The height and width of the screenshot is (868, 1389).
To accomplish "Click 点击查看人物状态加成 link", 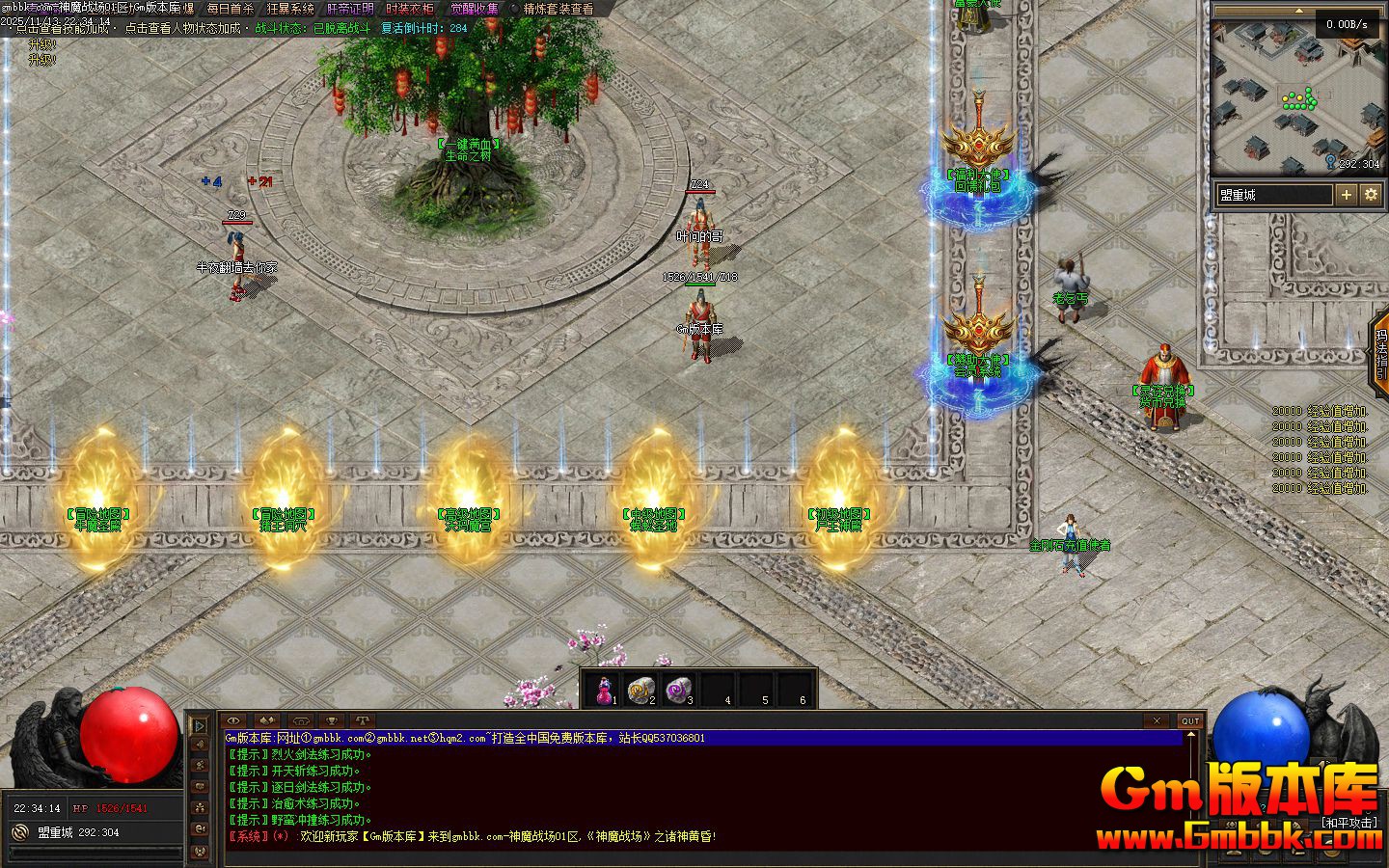I will 182,29.
